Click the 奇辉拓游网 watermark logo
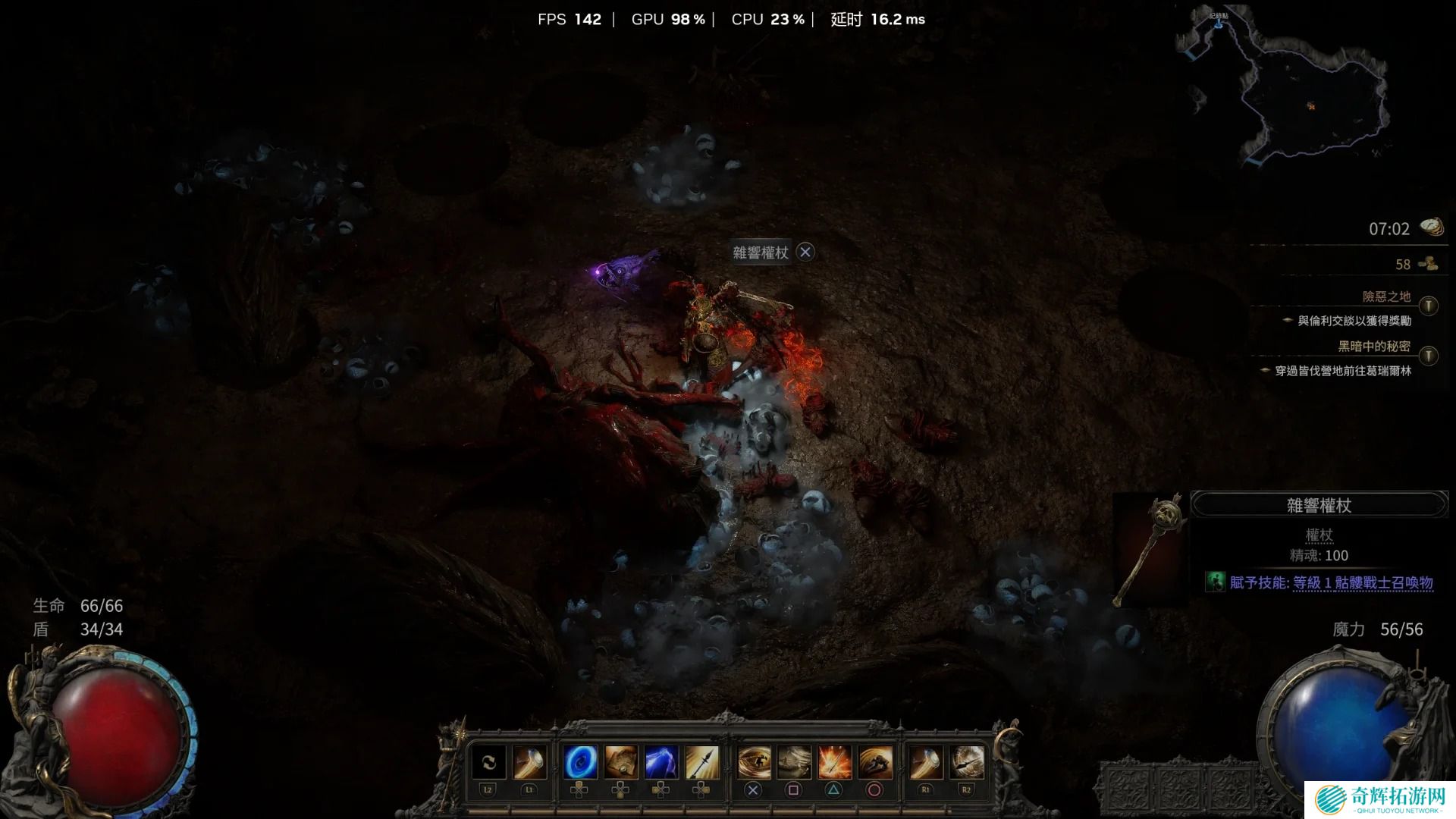The width and height of the screenshot is (1456, 819). click(x=1379, y=800)
